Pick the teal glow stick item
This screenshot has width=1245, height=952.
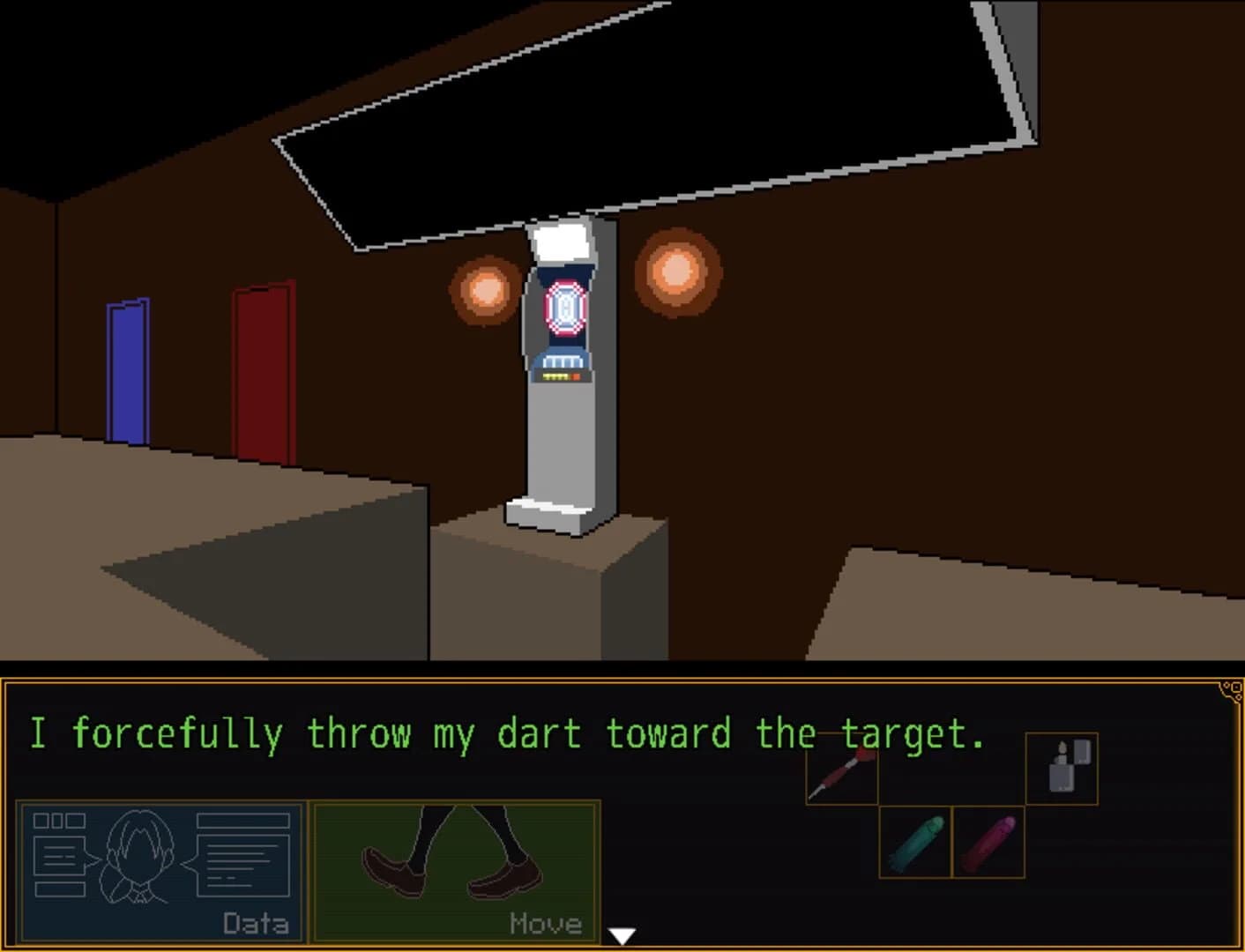click(913, 842)
